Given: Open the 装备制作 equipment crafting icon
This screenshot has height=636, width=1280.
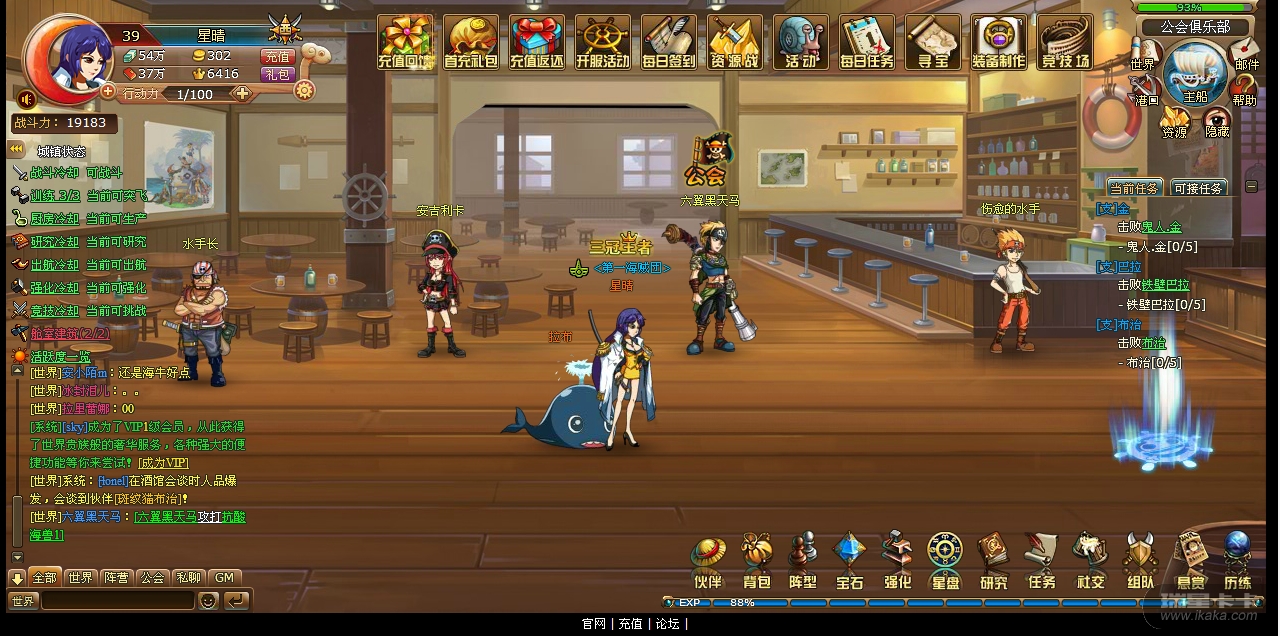Looking at the screenshot, I should pyautogui.click(x=998, y=42).
